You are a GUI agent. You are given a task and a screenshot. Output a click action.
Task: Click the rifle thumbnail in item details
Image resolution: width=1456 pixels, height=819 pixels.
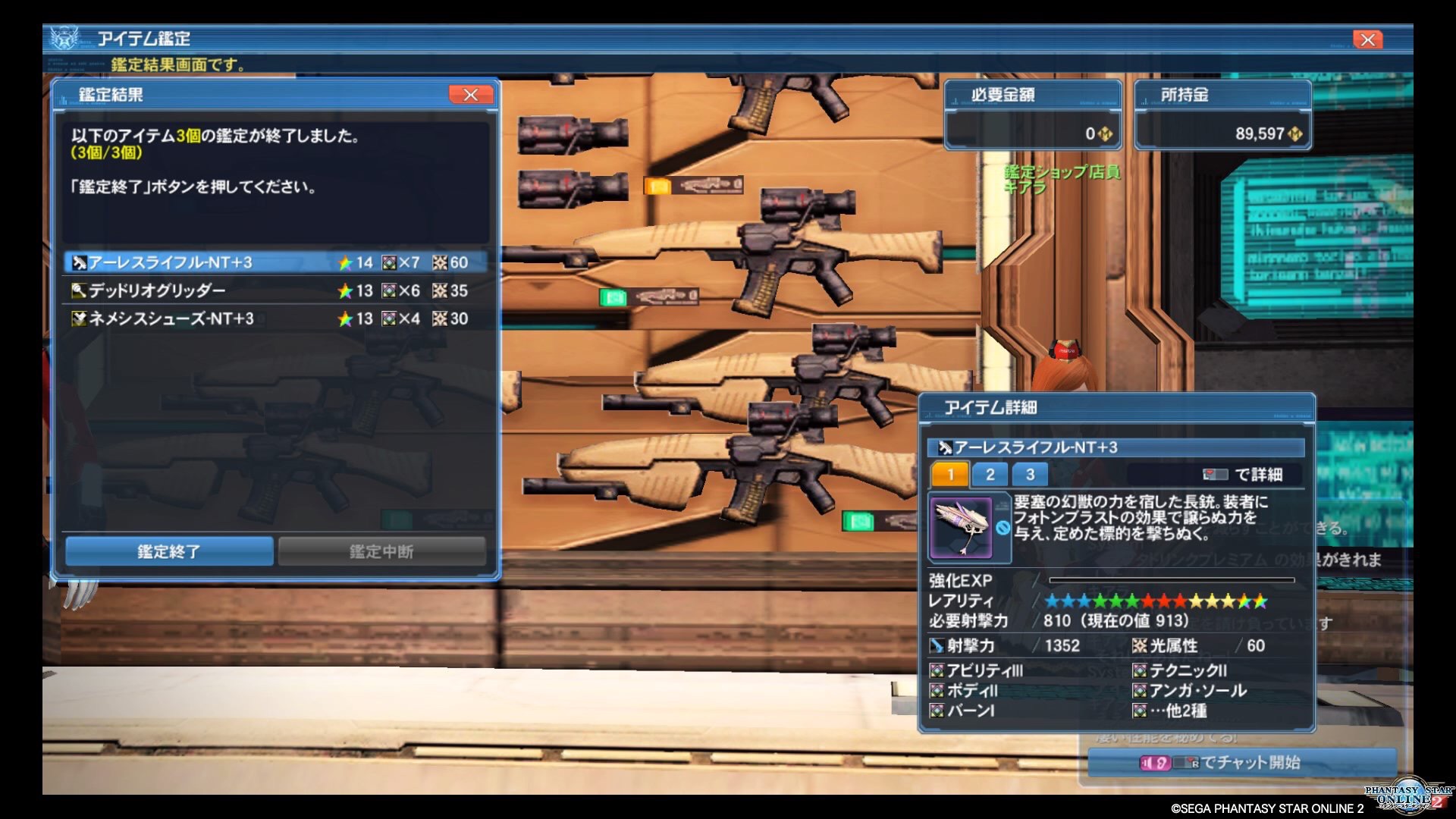point(962,528)
